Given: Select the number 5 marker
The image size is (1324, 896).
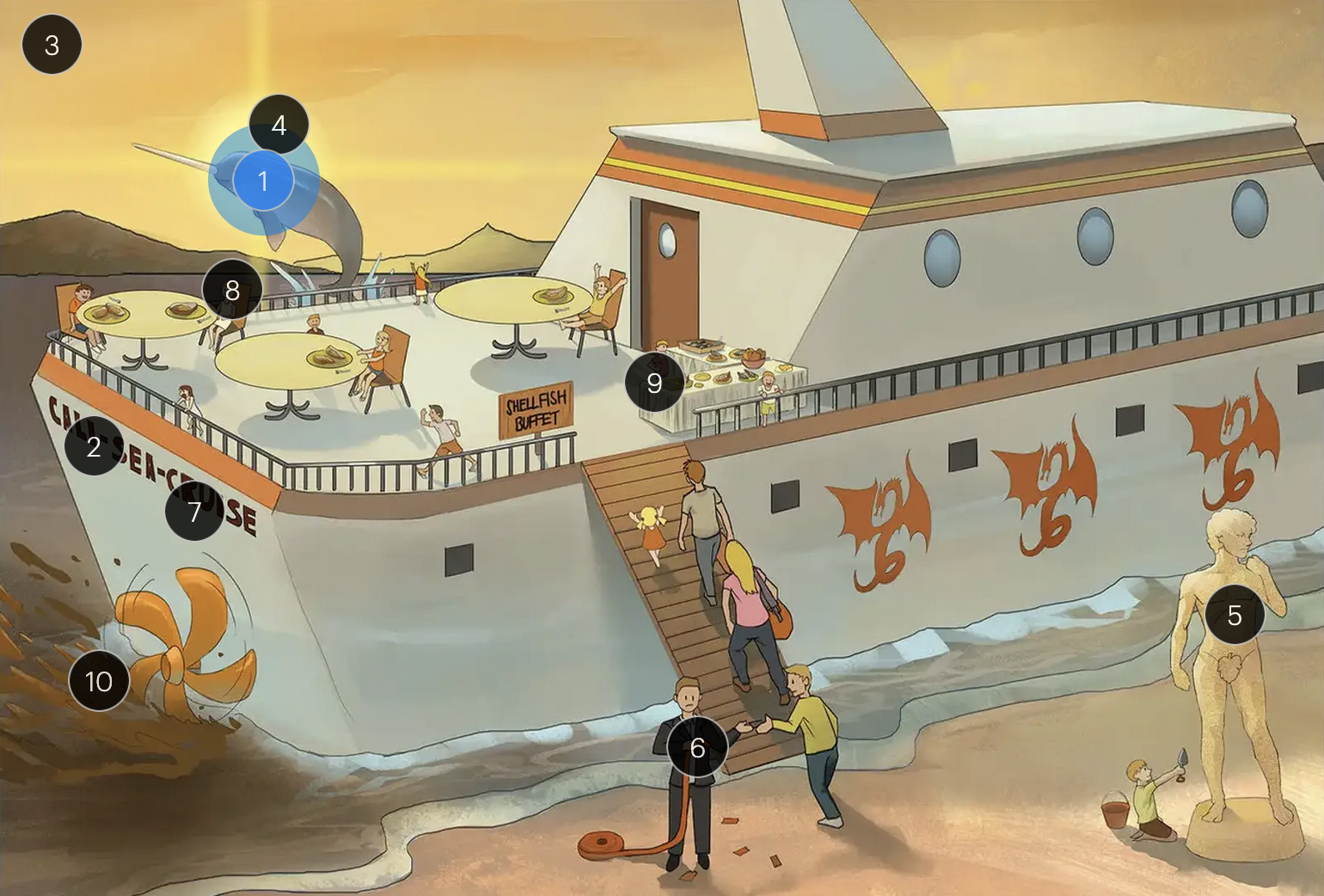Looking at the screenshot, I should pos(1234,615).
